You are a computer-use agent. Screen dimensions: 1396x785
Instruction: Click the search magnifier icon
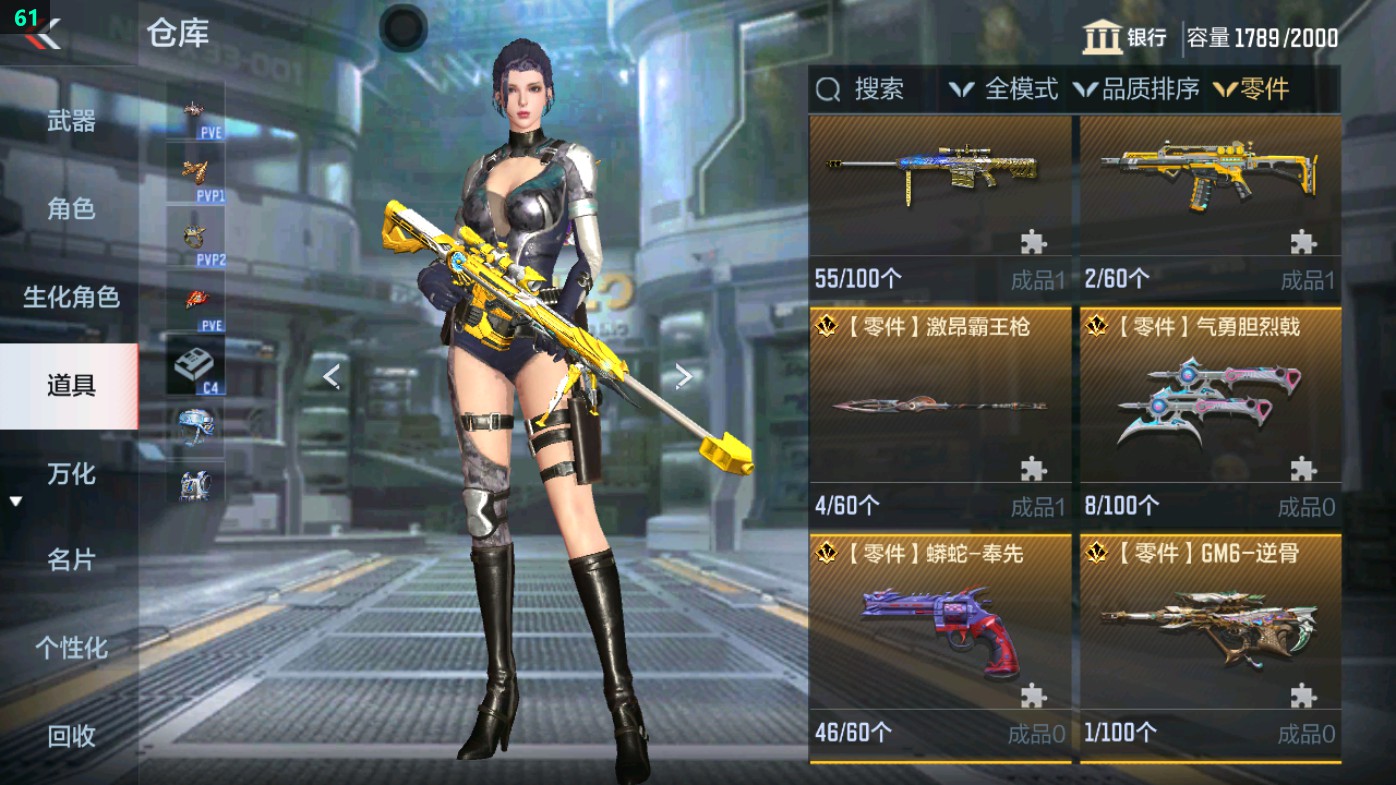point(826,90)
